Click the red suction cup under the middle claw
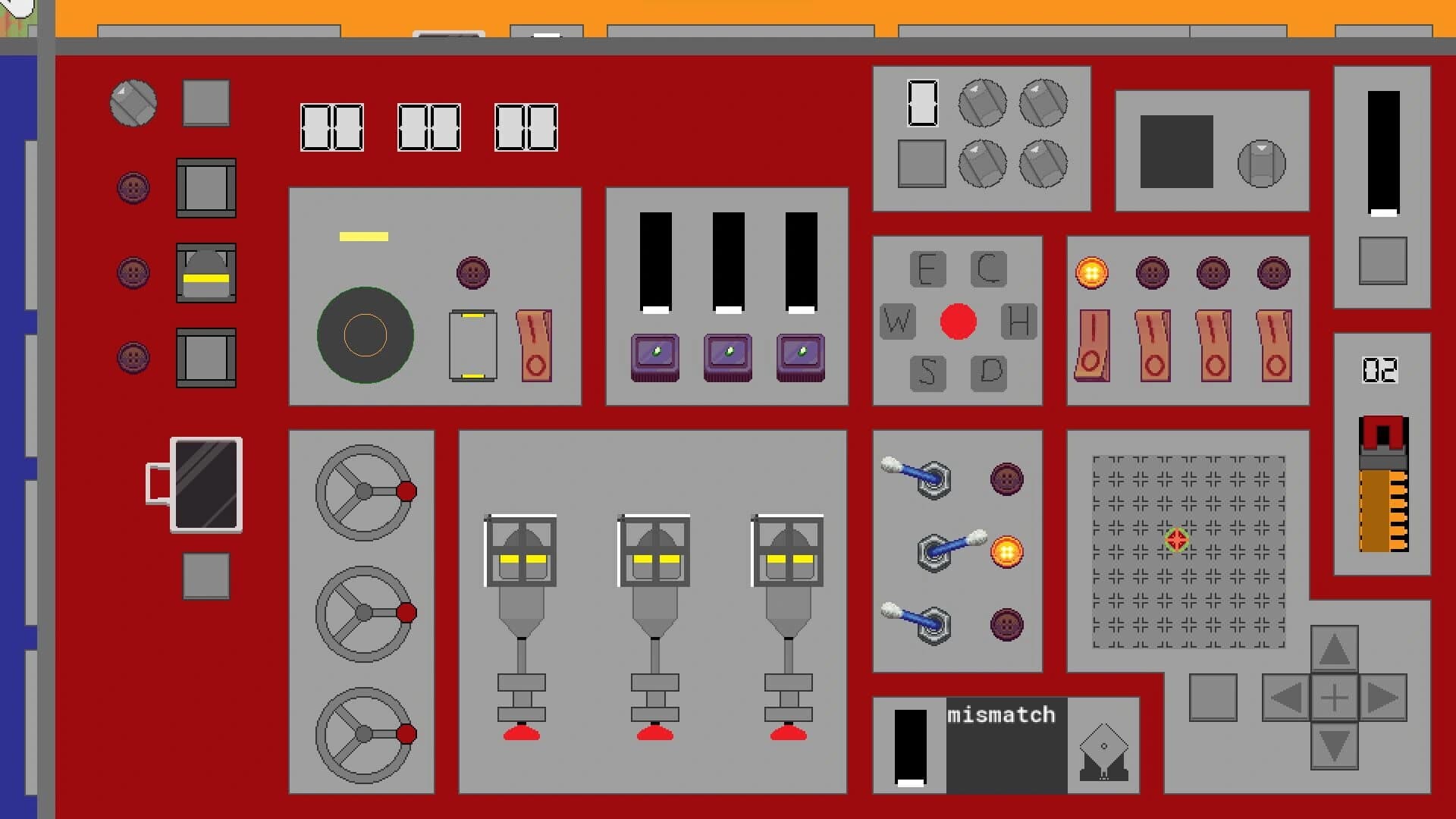This screenshot has height=819, width=1456. click(654, 733)
